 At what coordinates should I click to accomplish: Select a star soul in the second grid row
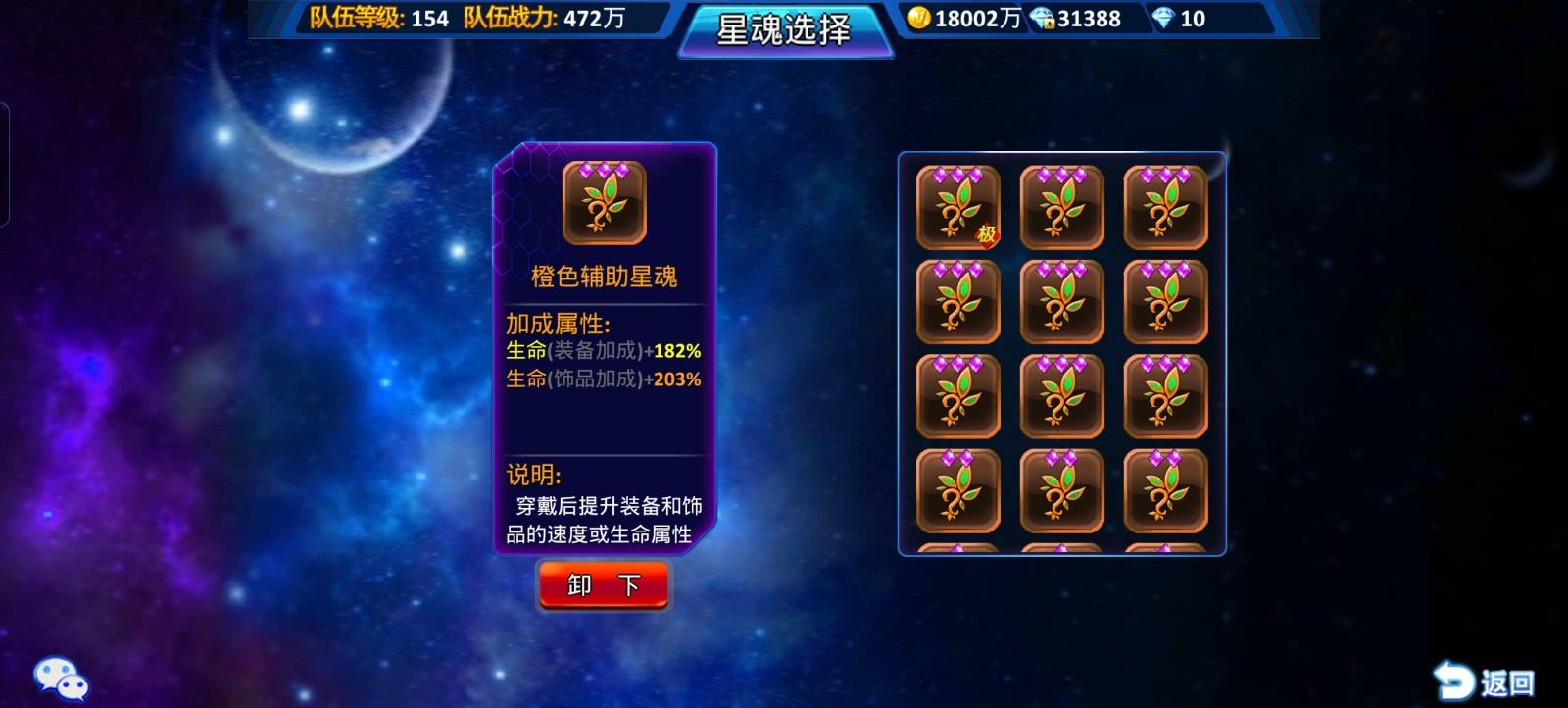(958, 302)
